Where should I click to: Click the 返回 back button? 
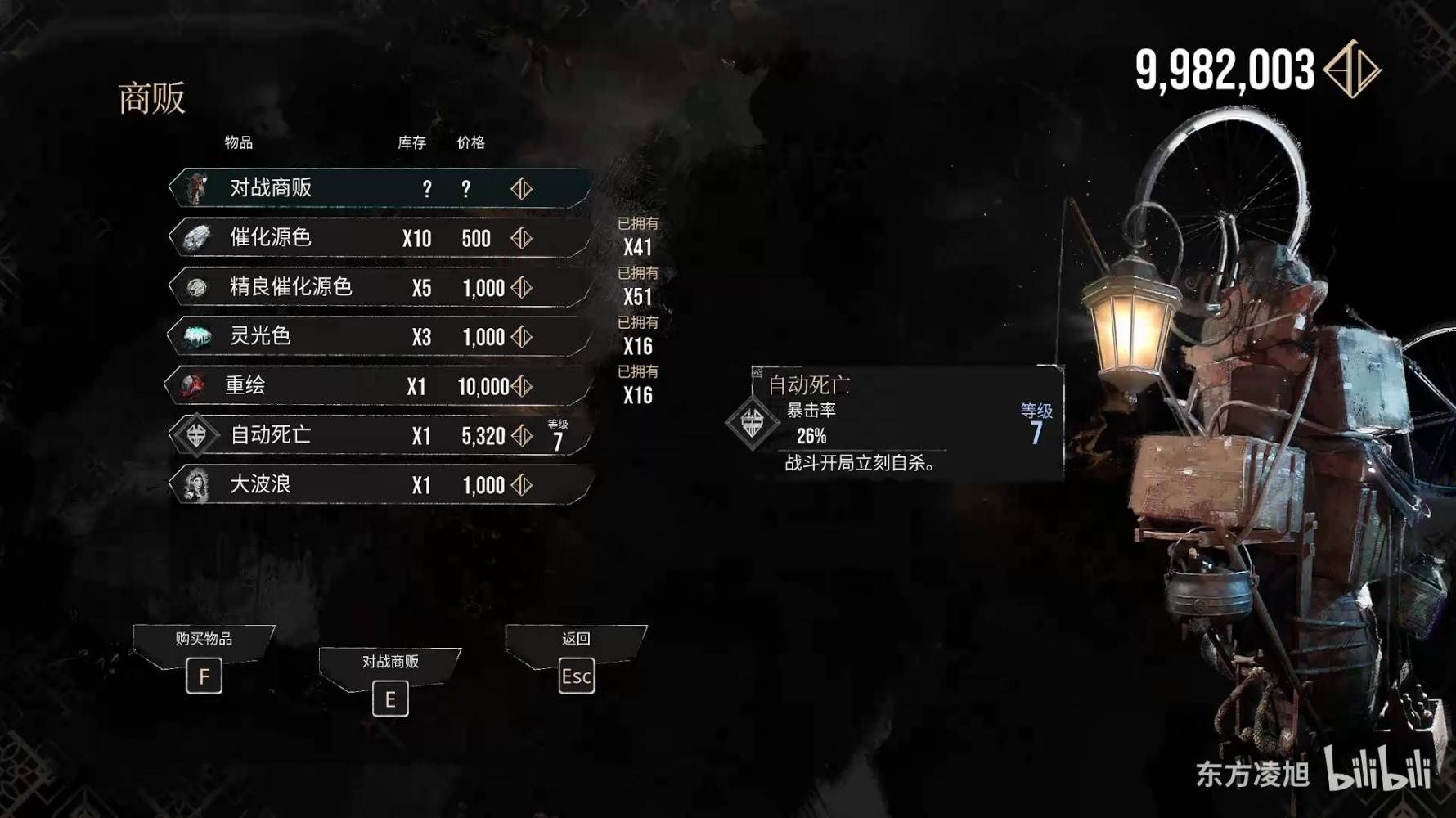click(577, 676)
